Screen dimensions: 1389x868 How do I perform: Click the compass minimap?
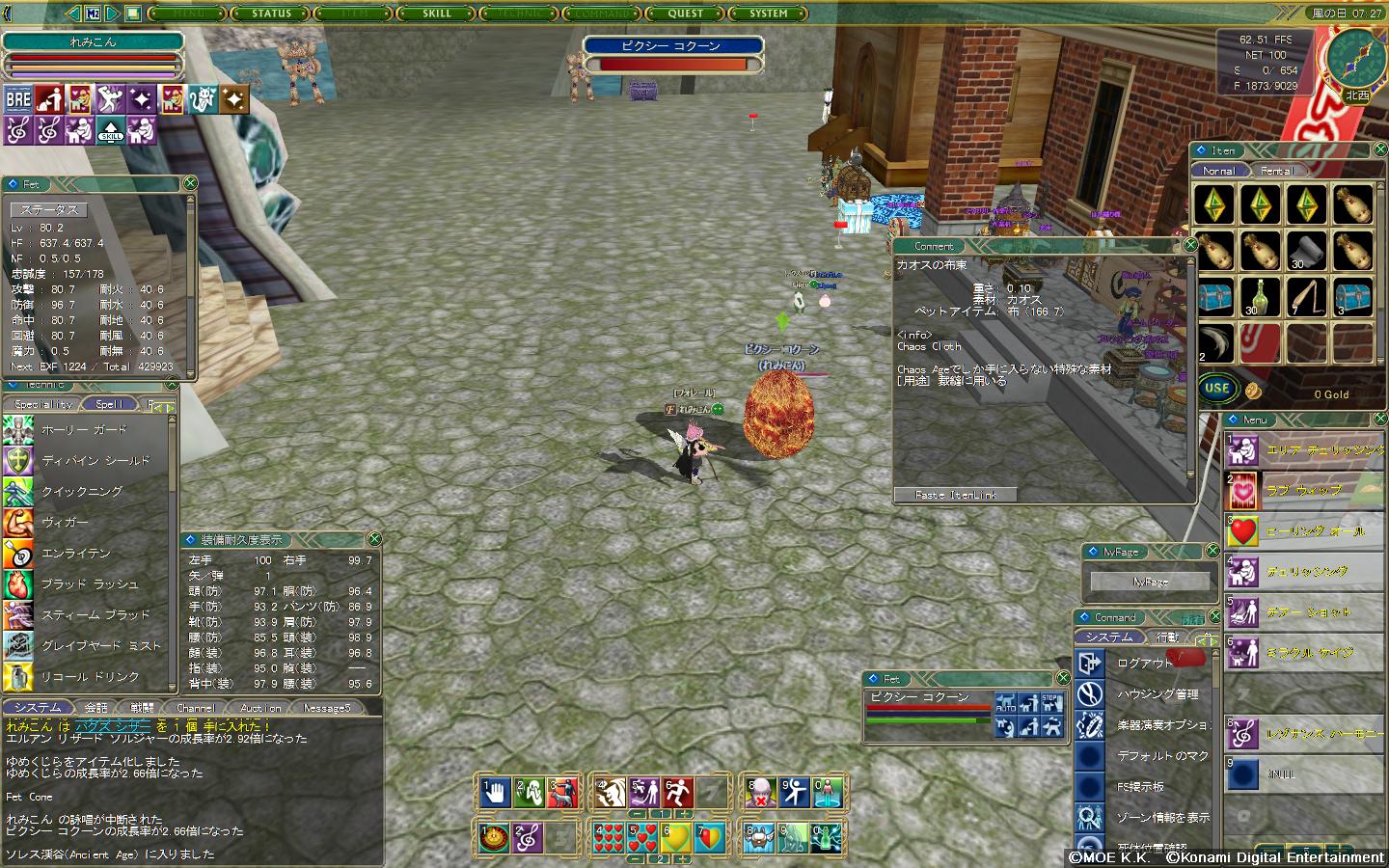(x=1354, y=56)
